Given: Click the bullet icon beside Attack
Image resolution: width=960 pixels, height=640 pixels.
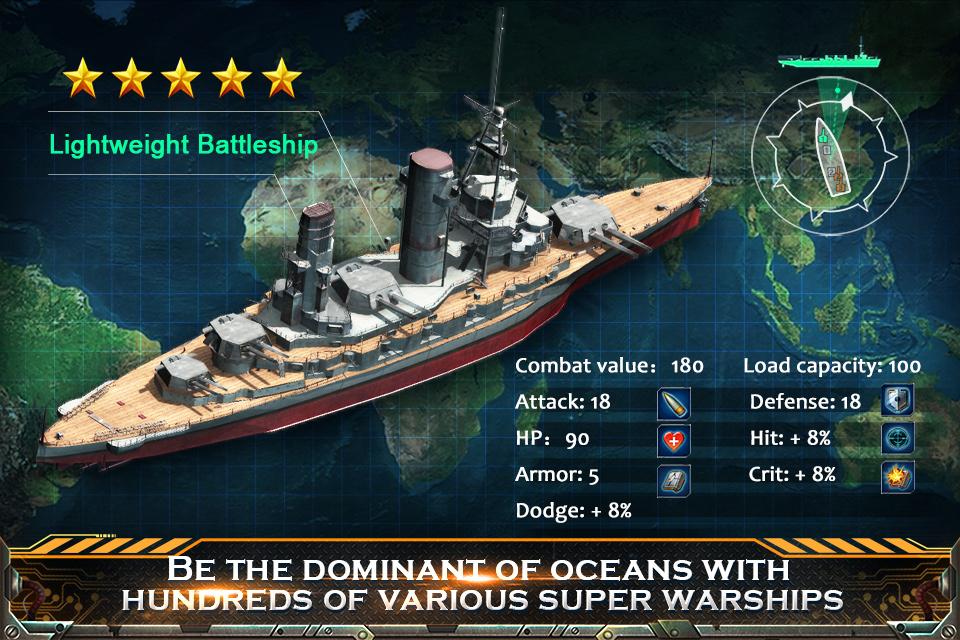Looking at the screenshot, I should (673, 404).
